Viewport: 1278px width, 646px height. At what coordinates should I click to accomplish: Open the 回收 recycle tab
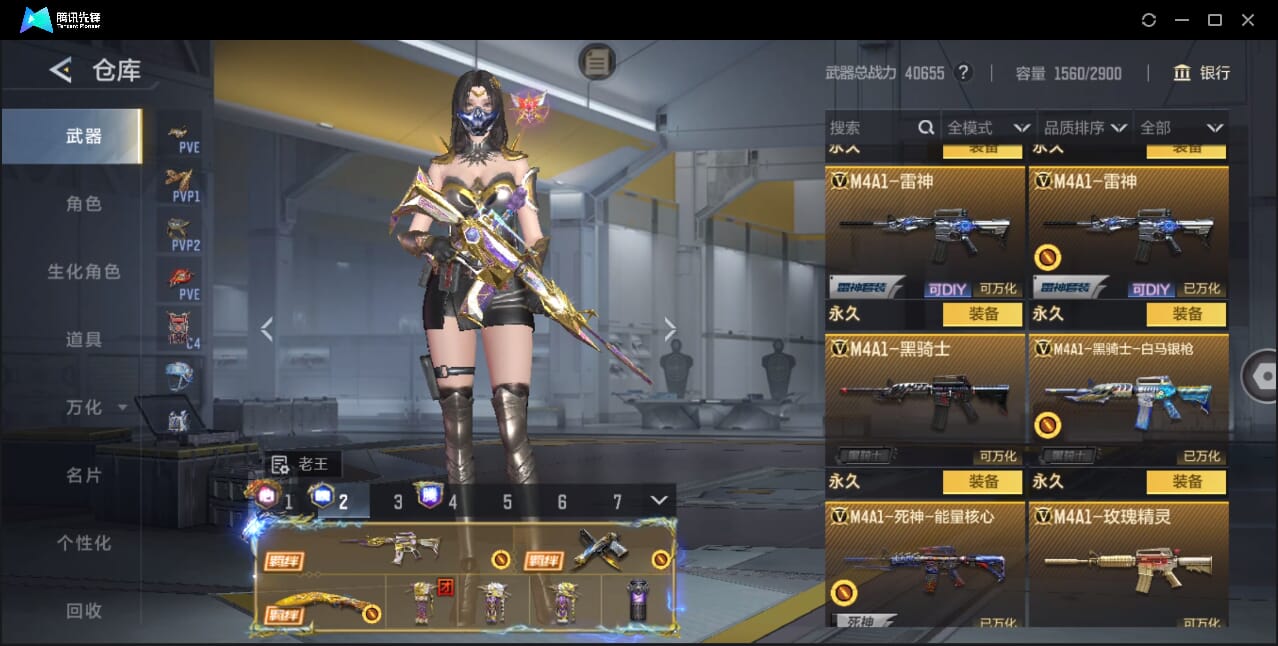pyautogui.click(x=83, y=610)
